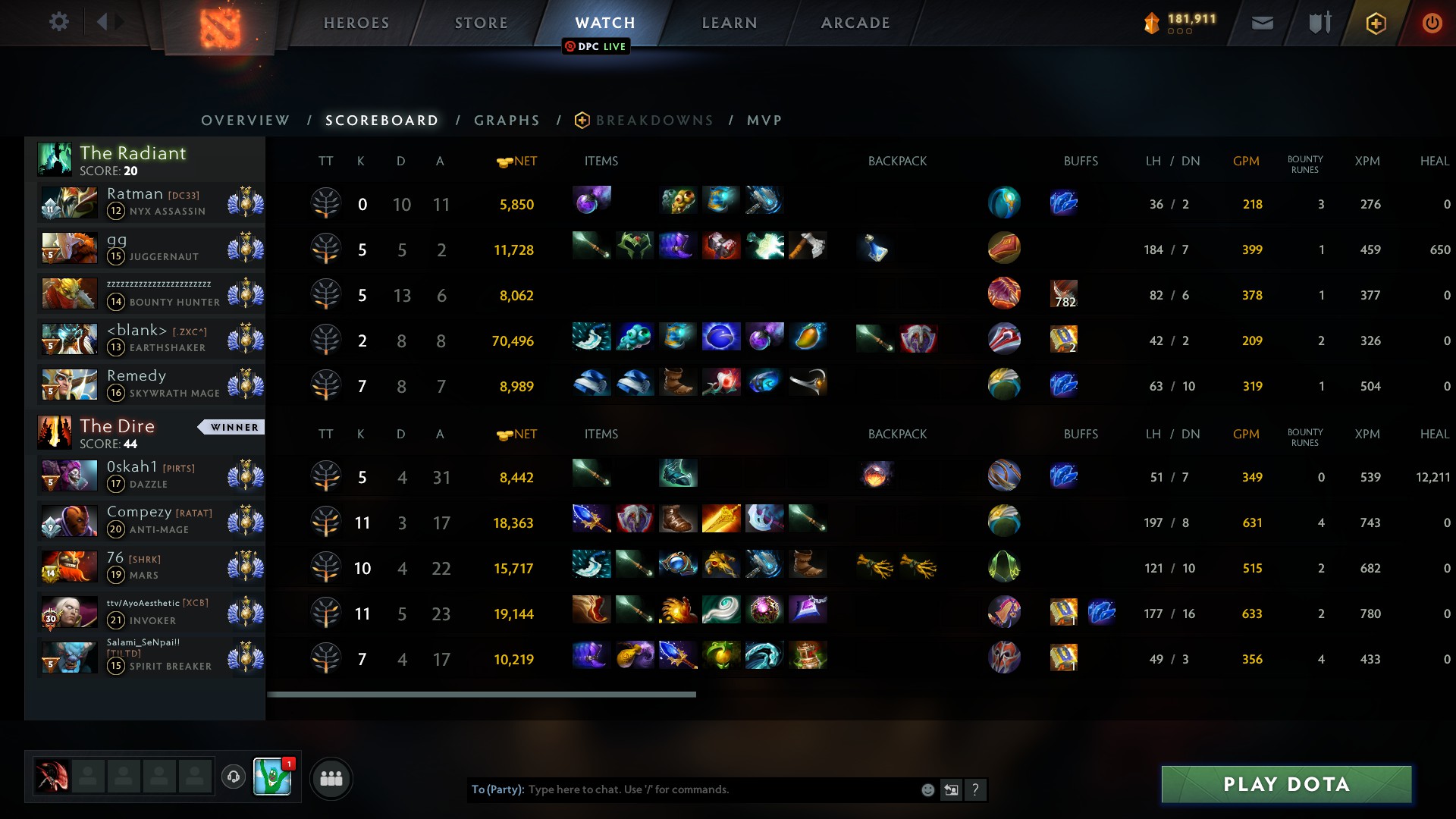Open the mail inbox icon
The image size is (1456, 819).
point(1261,23)
